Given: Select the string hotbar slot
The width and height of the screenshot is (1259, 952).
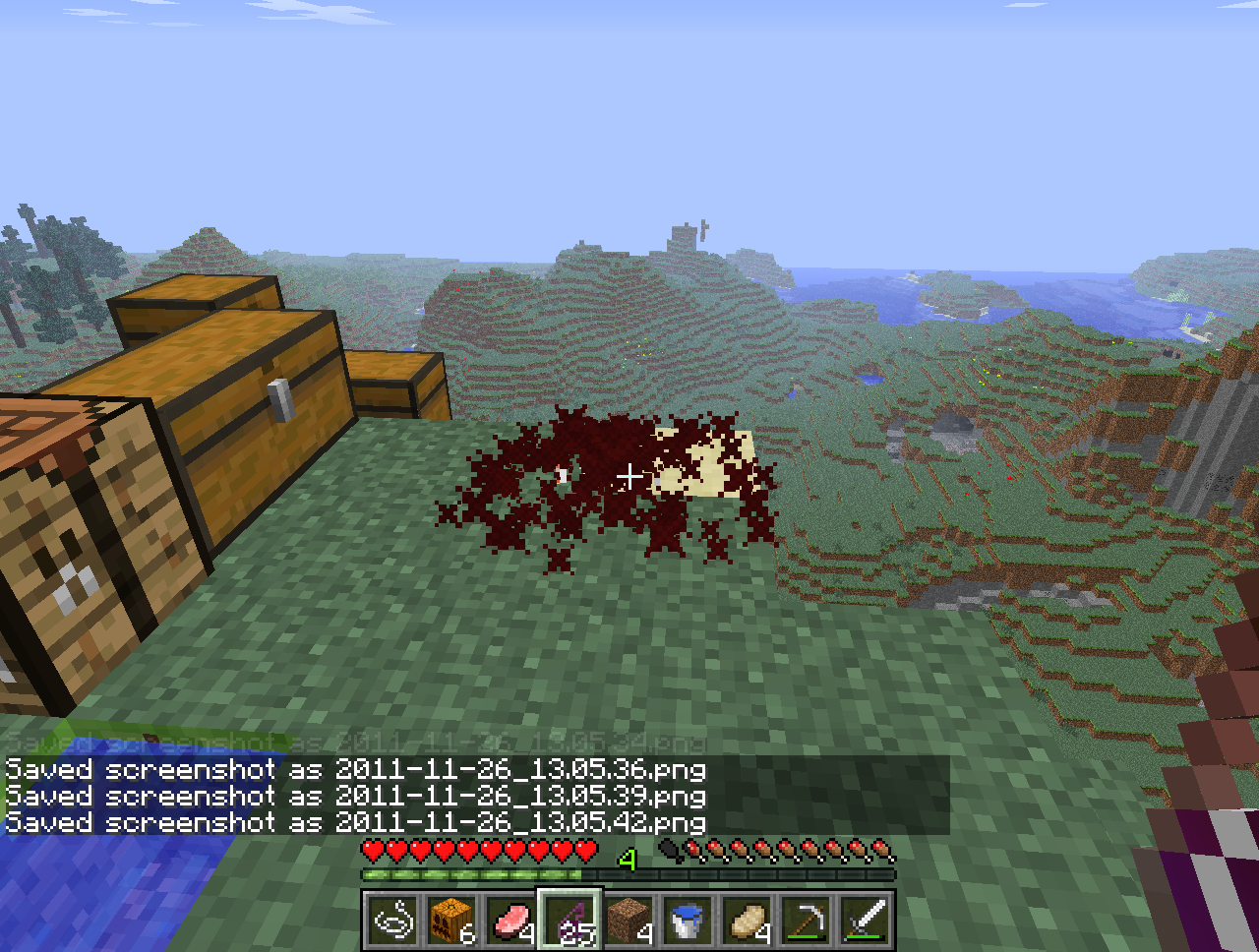Looking at the screenshot, I should (x=393, y=921).
